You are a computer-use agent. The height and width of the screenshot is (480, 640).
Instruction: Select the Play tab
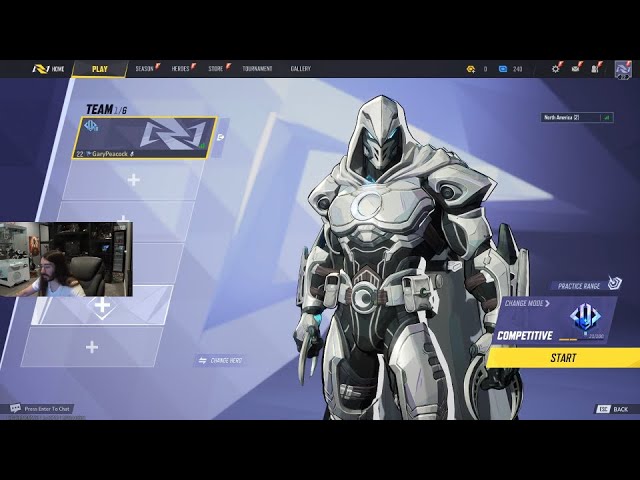tap(100, 69)
